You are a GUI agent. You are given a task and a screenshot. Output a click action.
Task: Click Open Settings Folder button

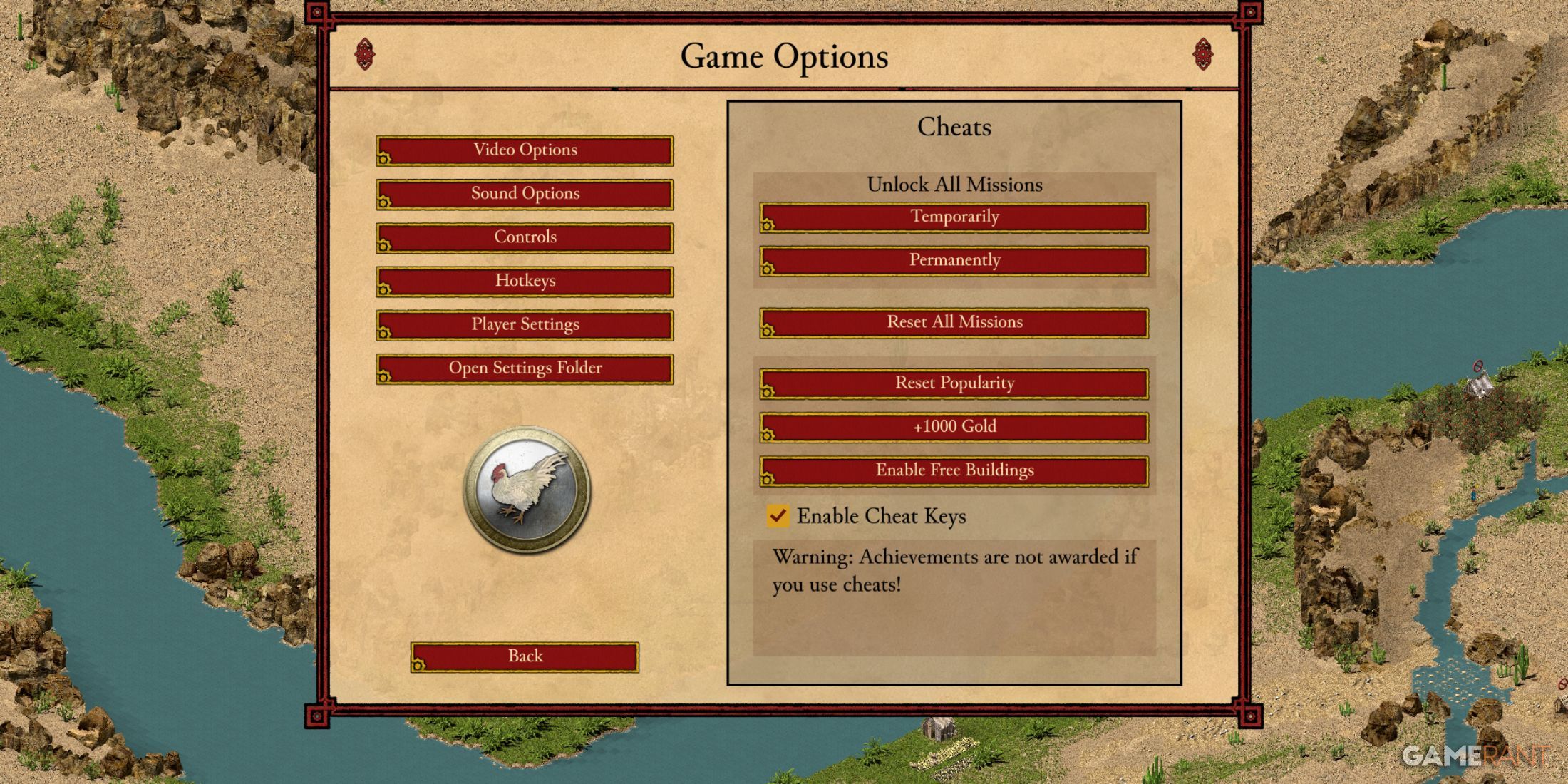pos(525,368)
